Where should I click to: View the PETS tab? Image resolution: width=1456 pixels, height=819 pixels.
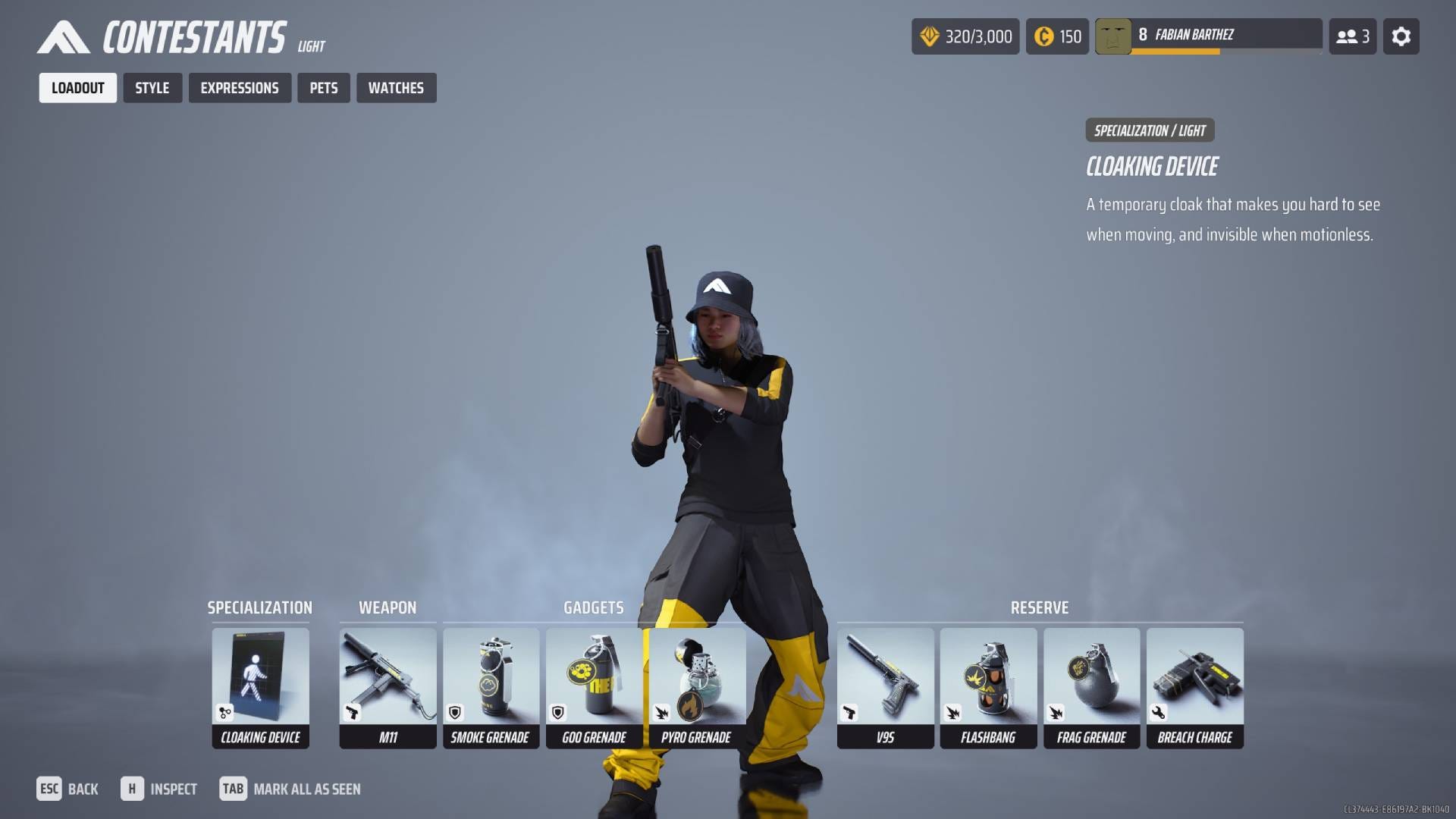pos(324,87)
